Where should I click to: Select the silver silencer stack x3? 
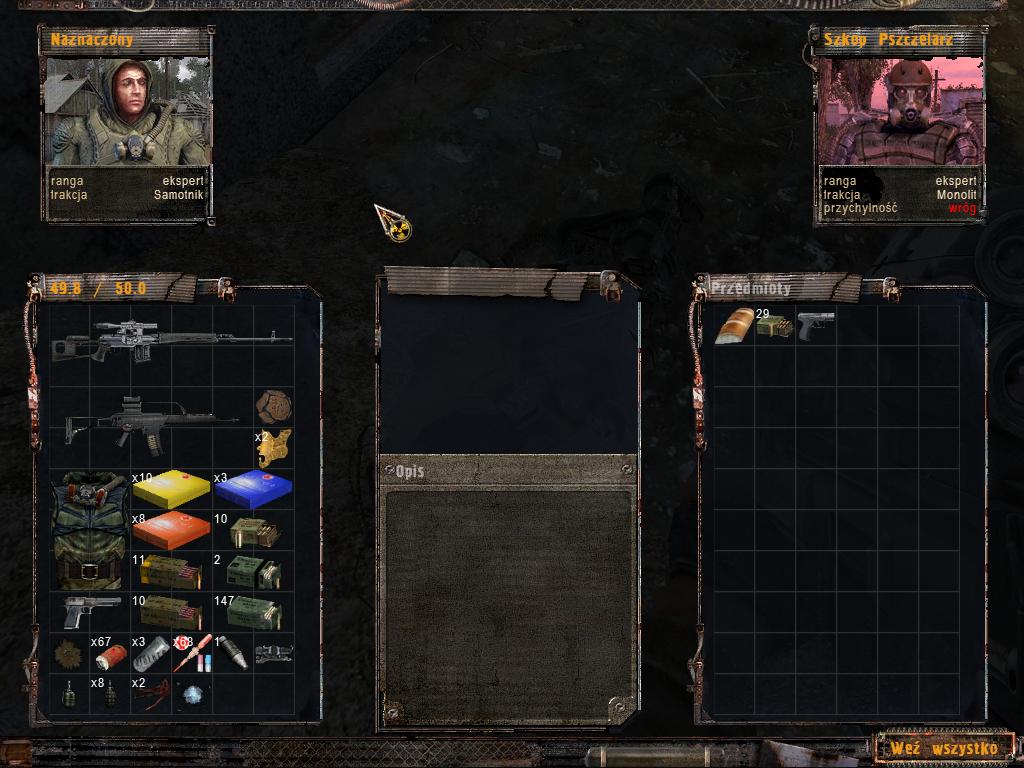click(x=150, y=654)
